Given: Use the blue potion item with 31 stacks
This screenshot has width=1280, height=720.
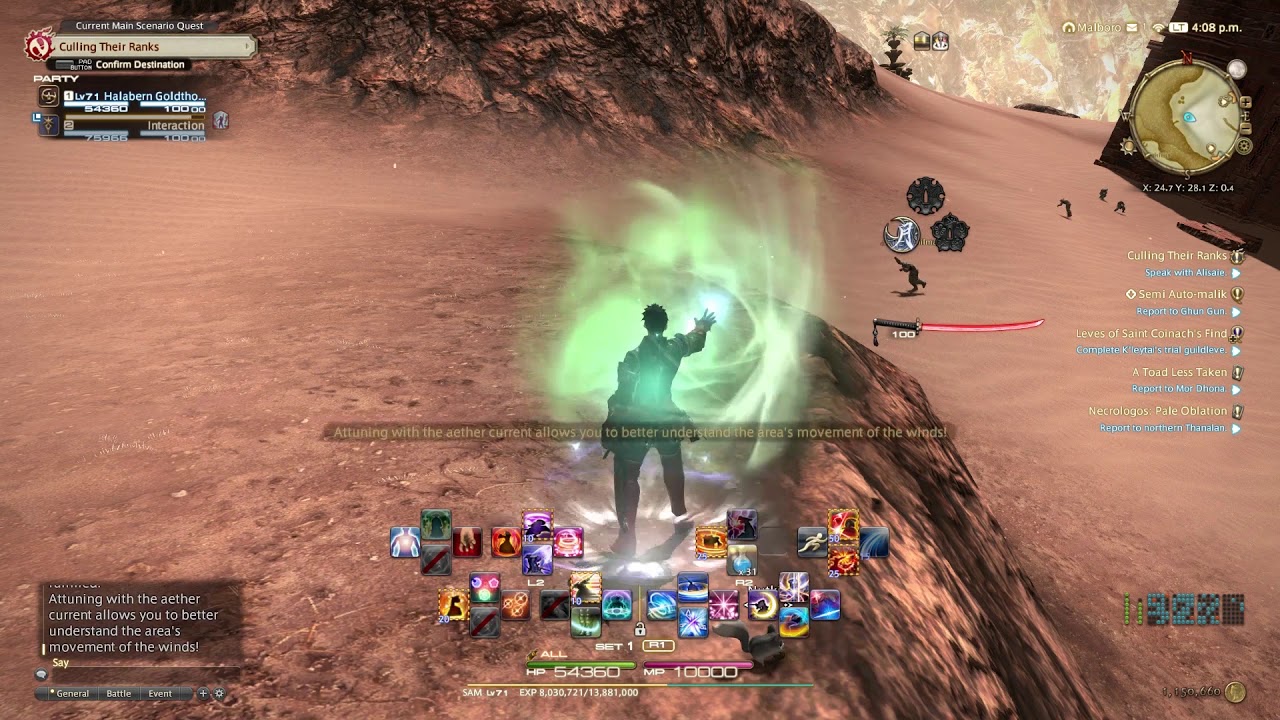Looking at the screenshot, I should point(742,561).
